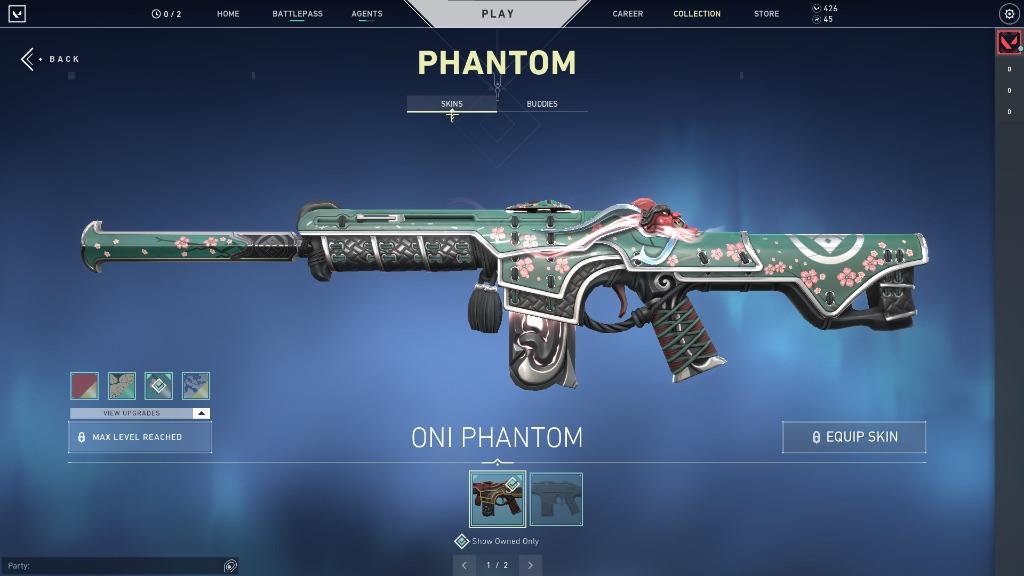Click the Play button
The height and width of the screenshot is (576, 1024).
[497, 14]
